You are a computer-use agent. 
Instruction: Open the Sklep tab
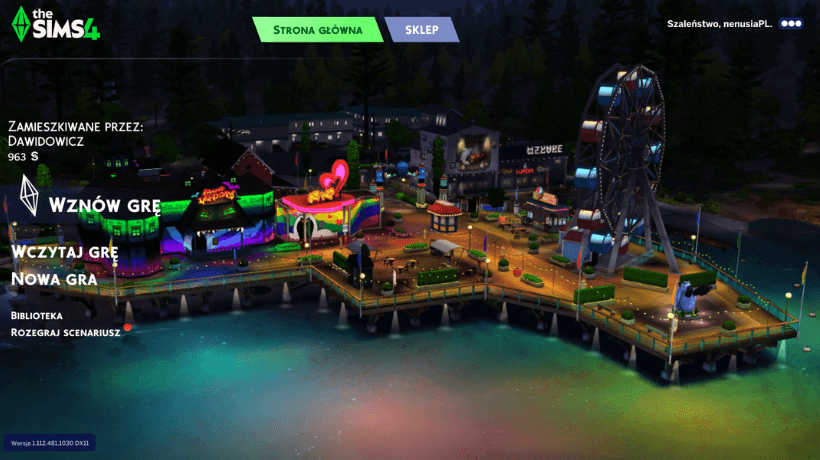pos(422,30)
